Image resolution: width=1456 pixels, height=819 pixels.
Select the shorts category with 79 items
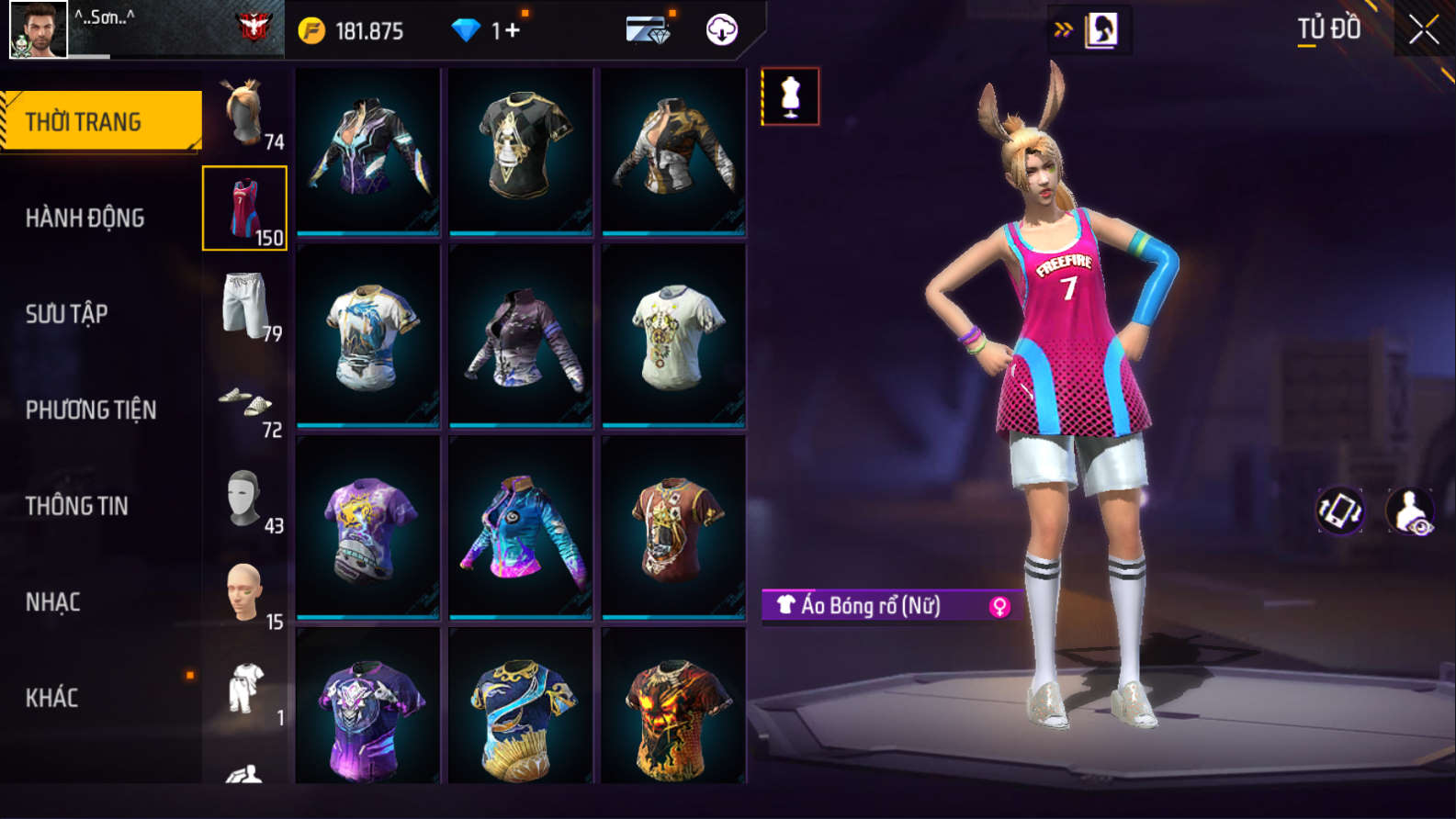click(244, 306)
